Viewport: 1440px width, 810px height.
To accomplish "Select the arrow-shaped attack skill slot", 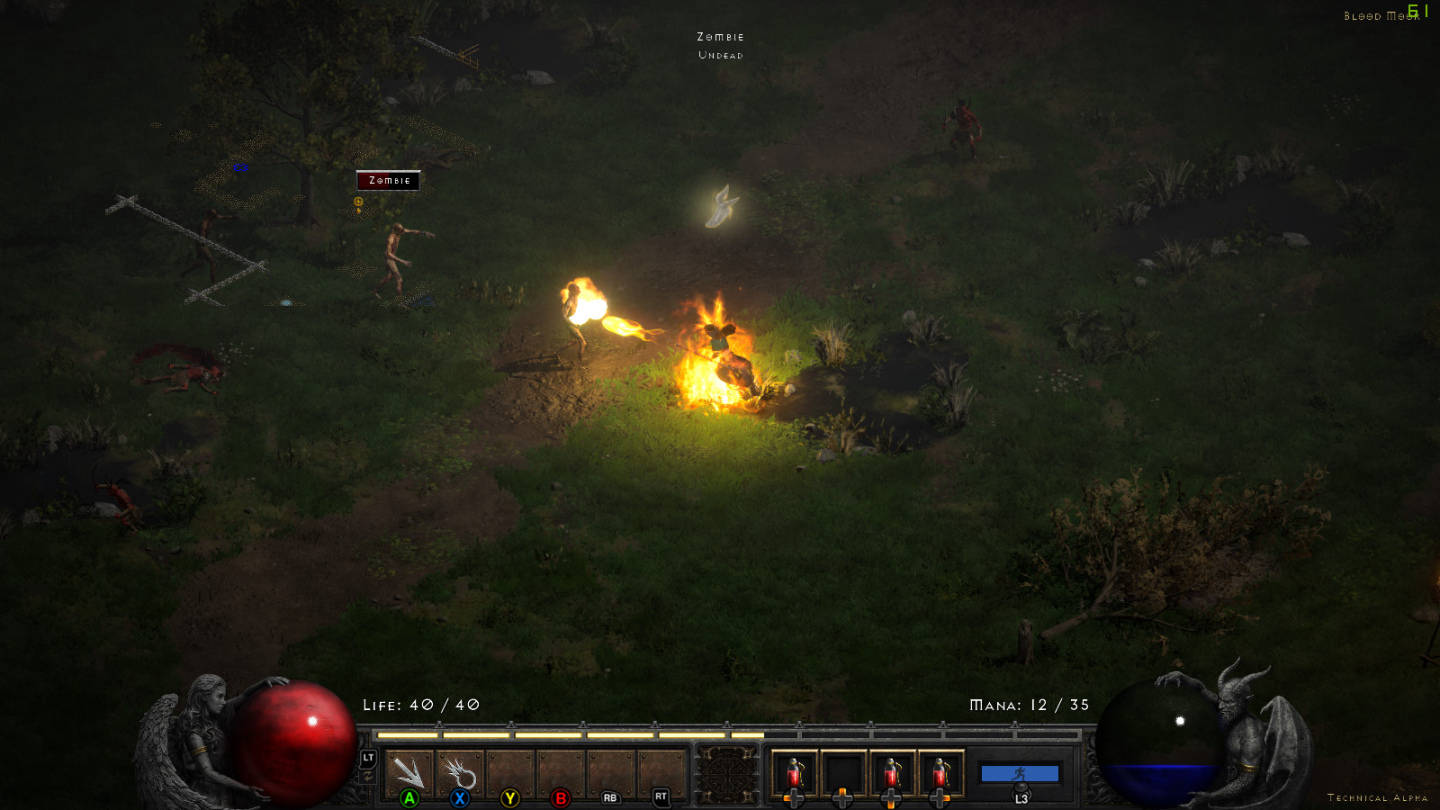I will click(x=409, y=772).
